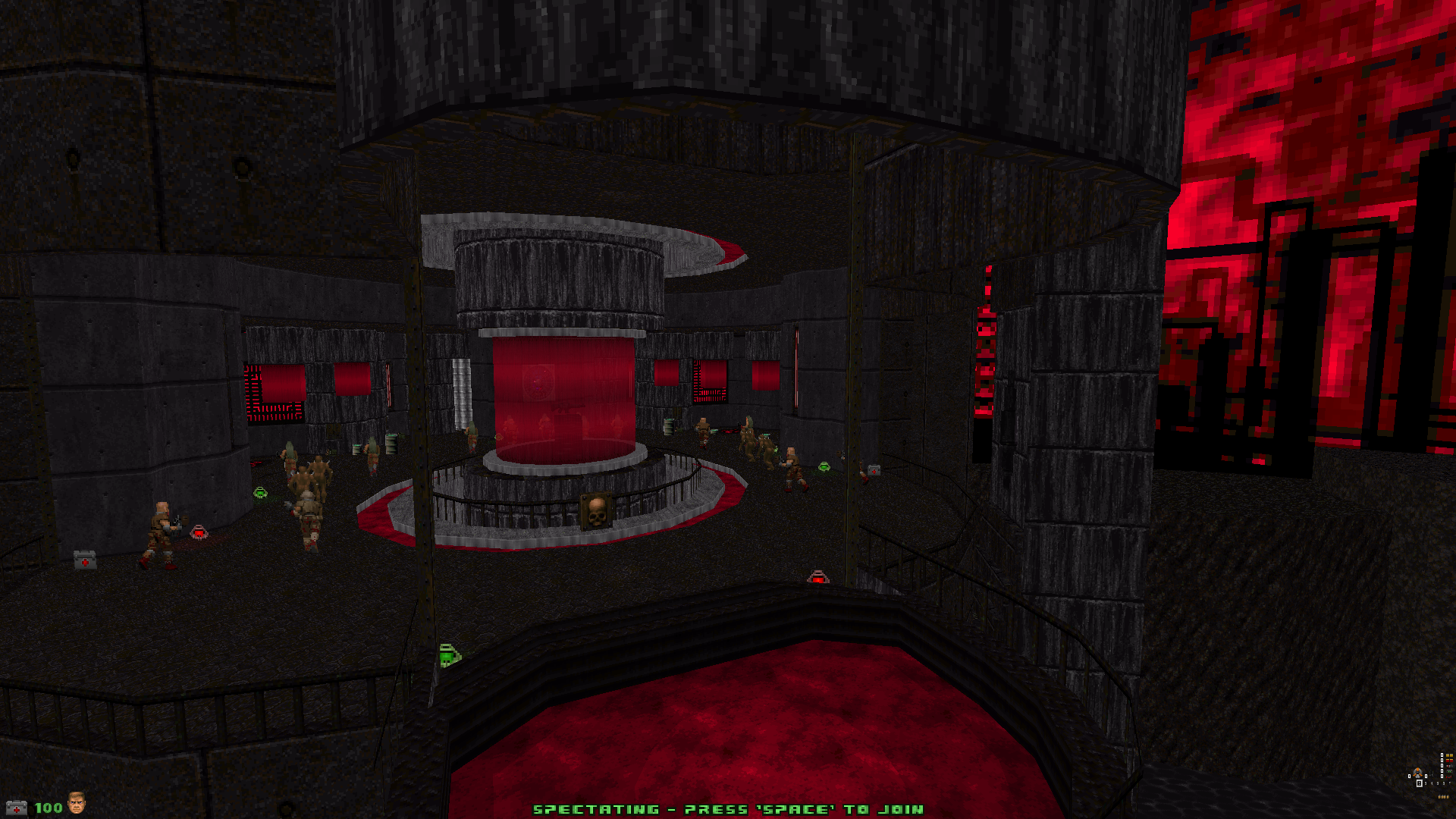Click the orange weapon icon in the HUD
The width and height of the screenshot is (1456, 819).
[1417, 773]
